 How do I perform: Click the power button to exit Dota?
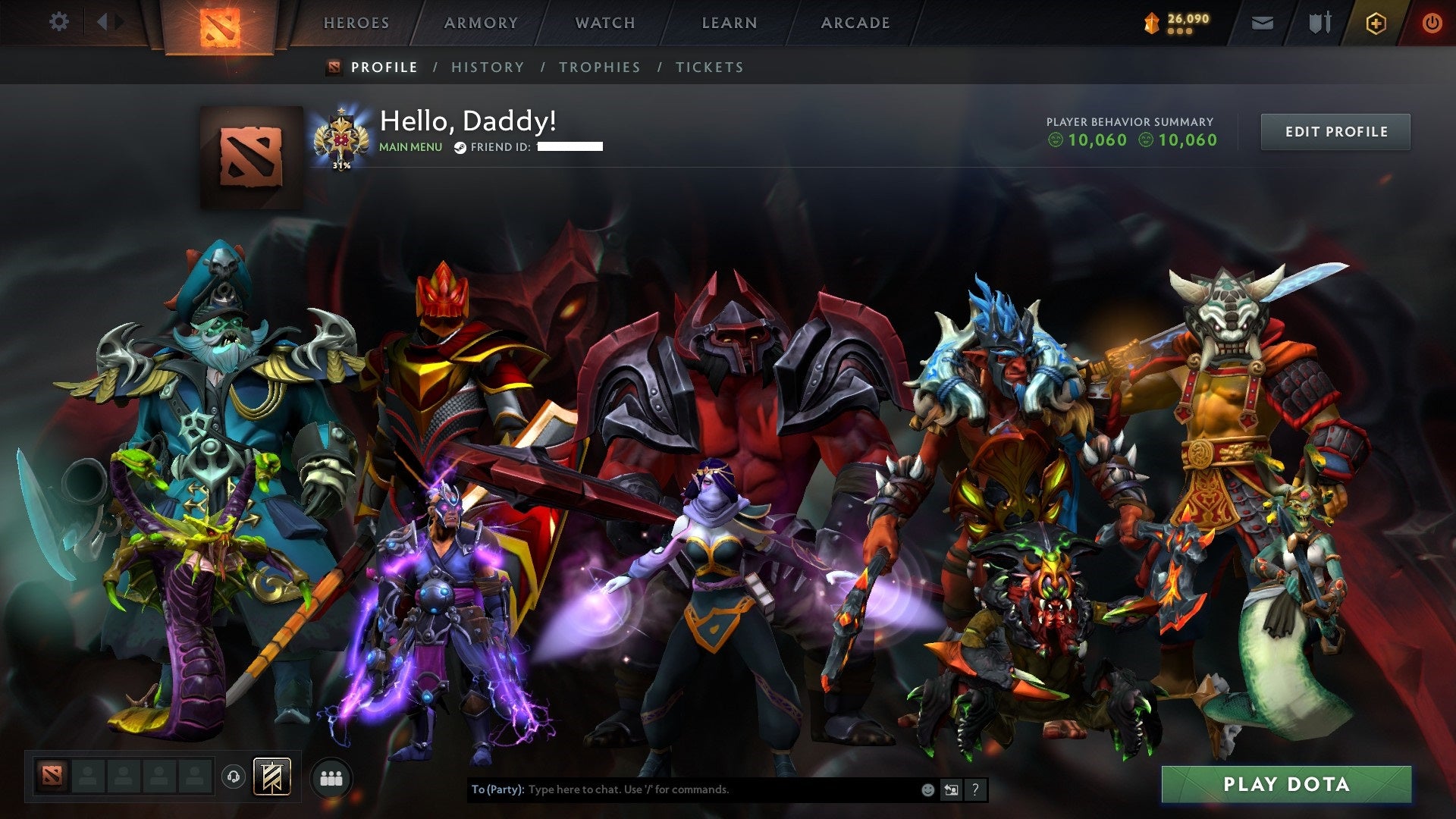(x=1432, y=23)
